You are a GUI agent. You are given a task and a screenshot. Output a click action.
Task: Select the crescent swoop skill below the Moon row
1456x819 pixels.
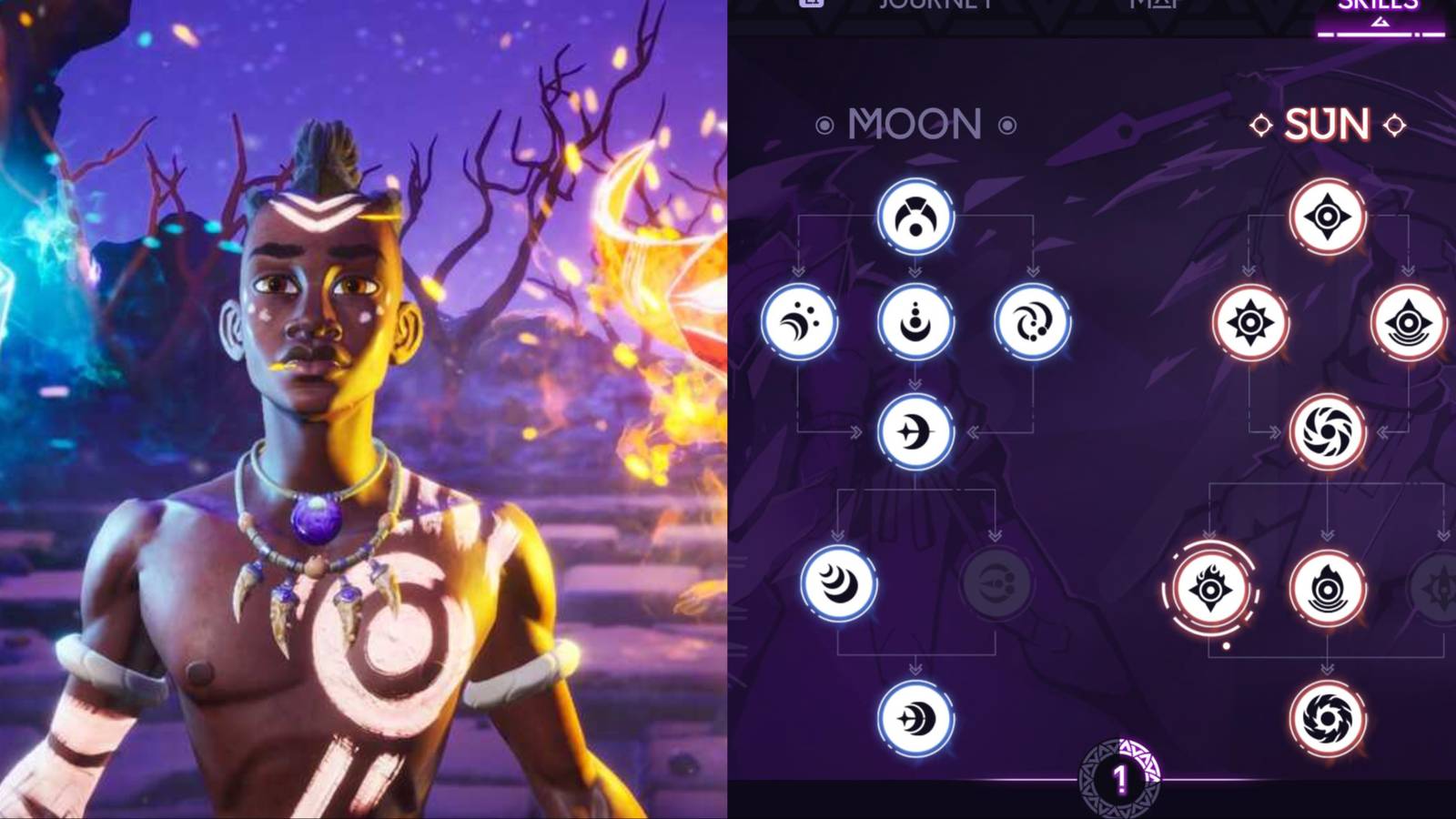[x=916, y=434]
